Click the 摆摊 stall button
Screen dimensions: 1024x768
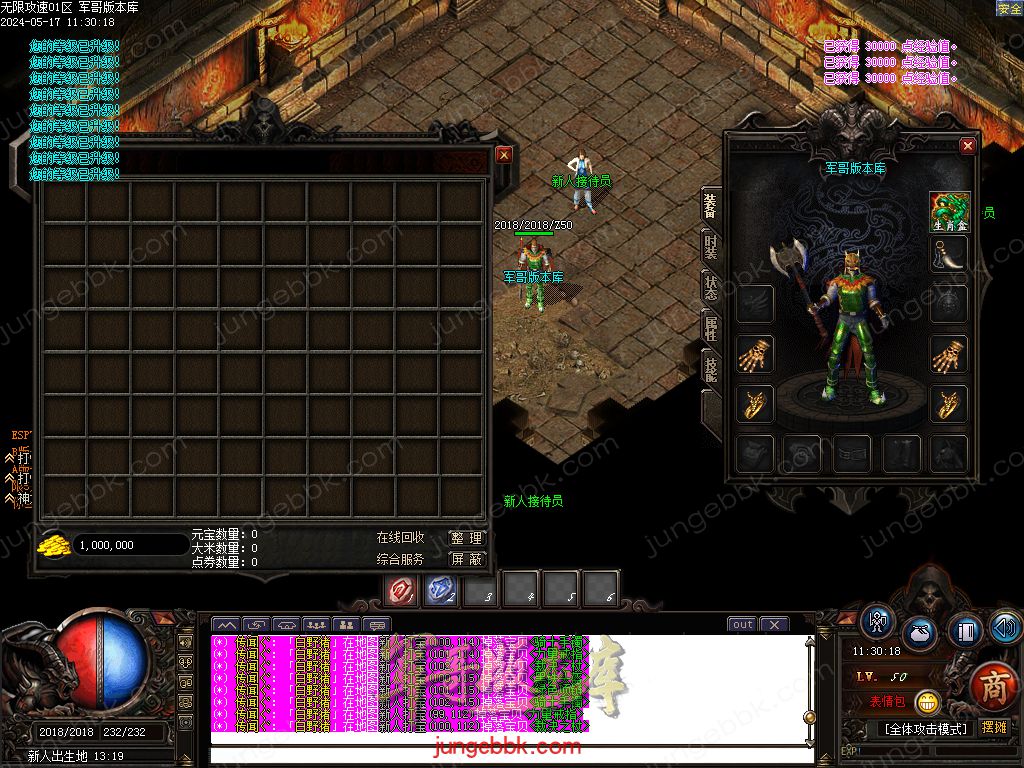pyautogui.click(x=994, y=727)
